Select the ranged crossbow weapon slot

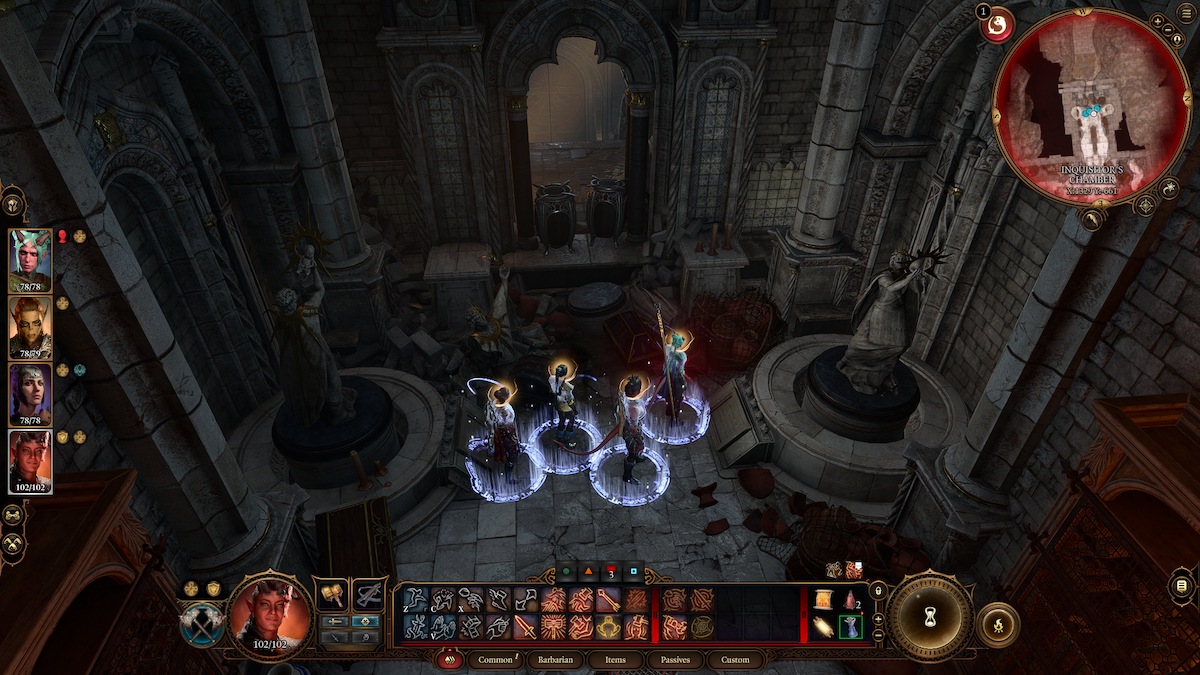(x=370, y=594)
